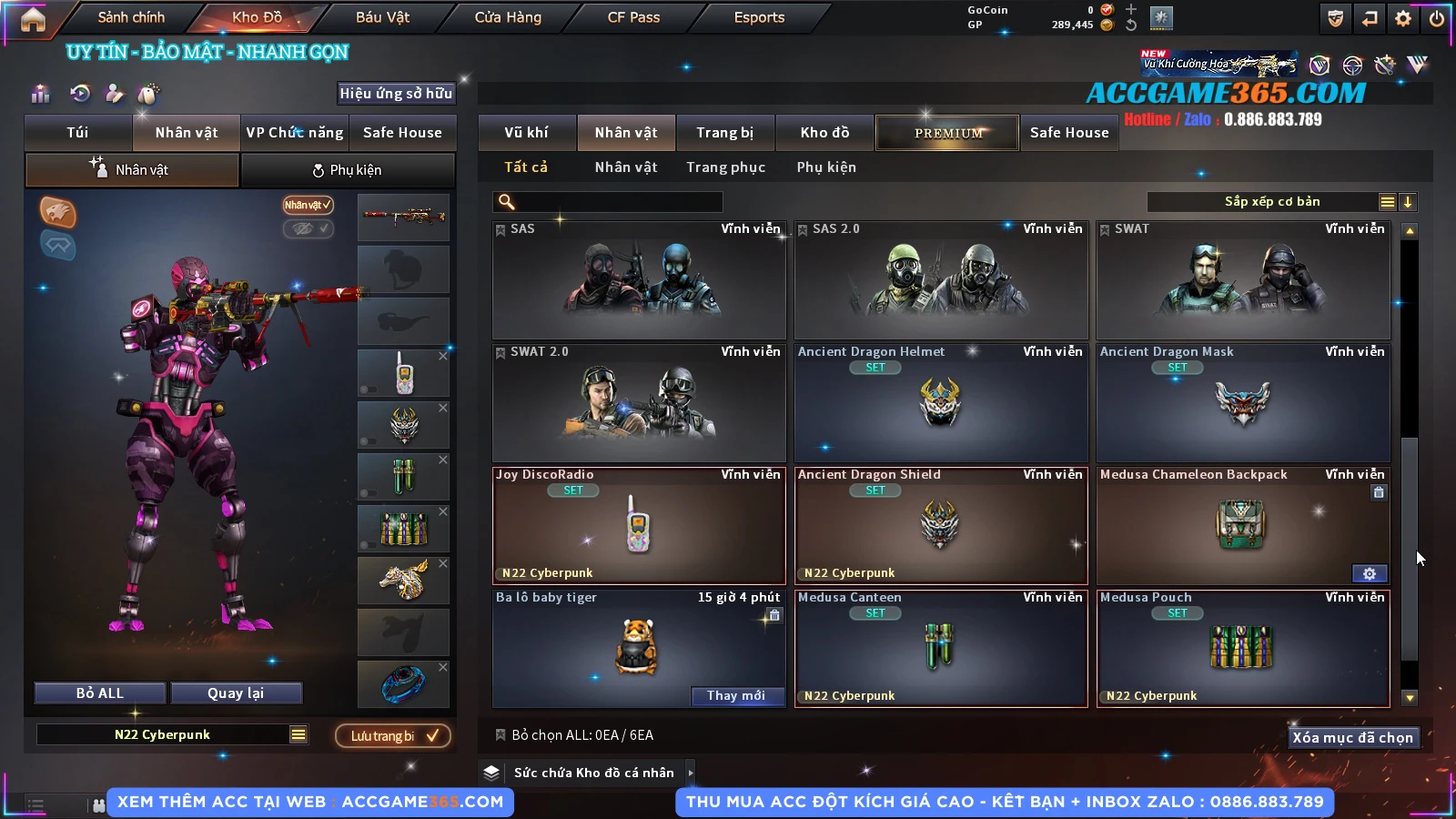Open the settings gear icon
The width and height of the screenshot is (1456, 819).
[x=1403, y=18]
